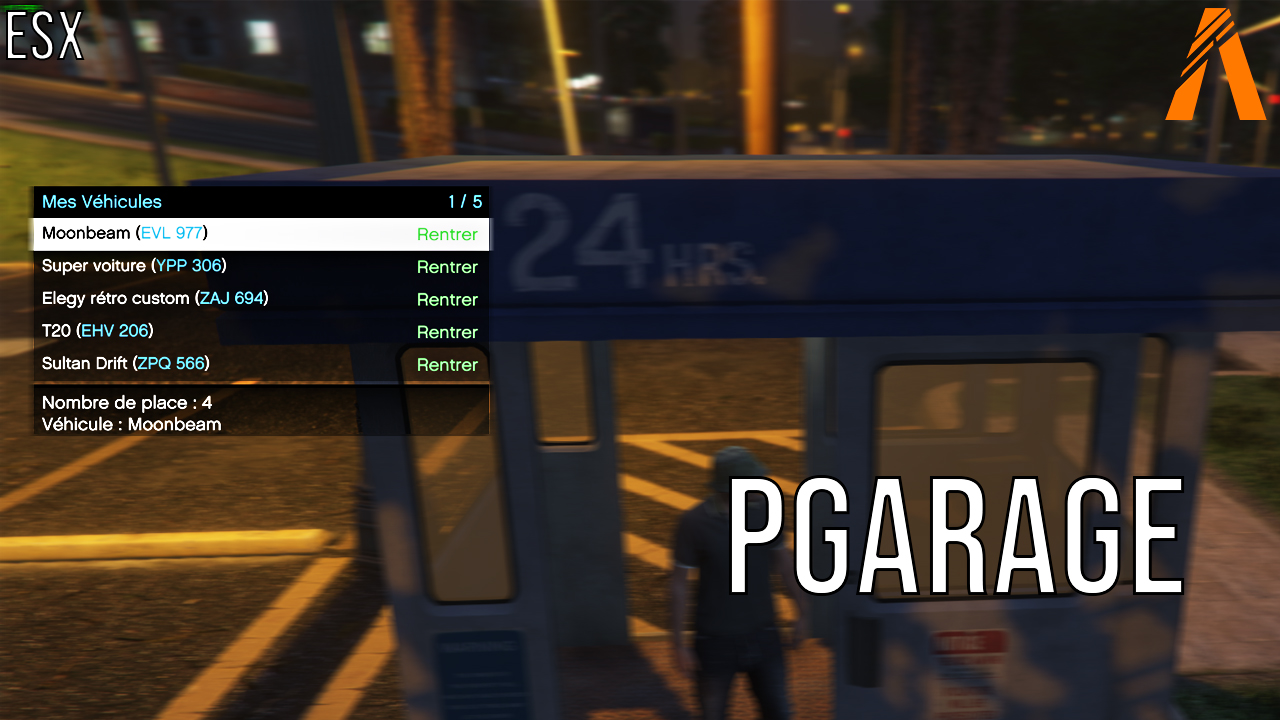
Task: Click Rentrer next to Moonbeam
Action: pos(447,234)
